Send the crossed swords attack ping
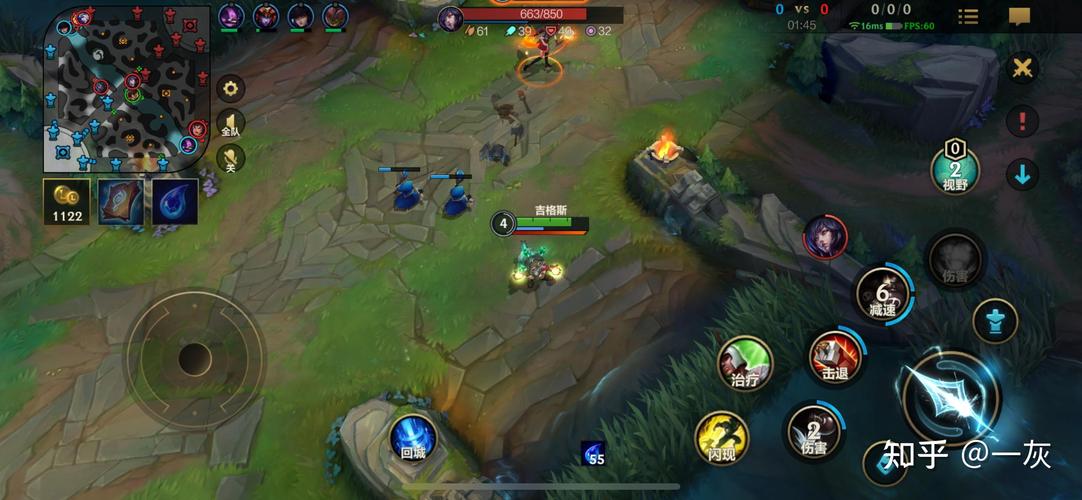The width and height of the screenshot is (1082, 500). click(1022, 68)
